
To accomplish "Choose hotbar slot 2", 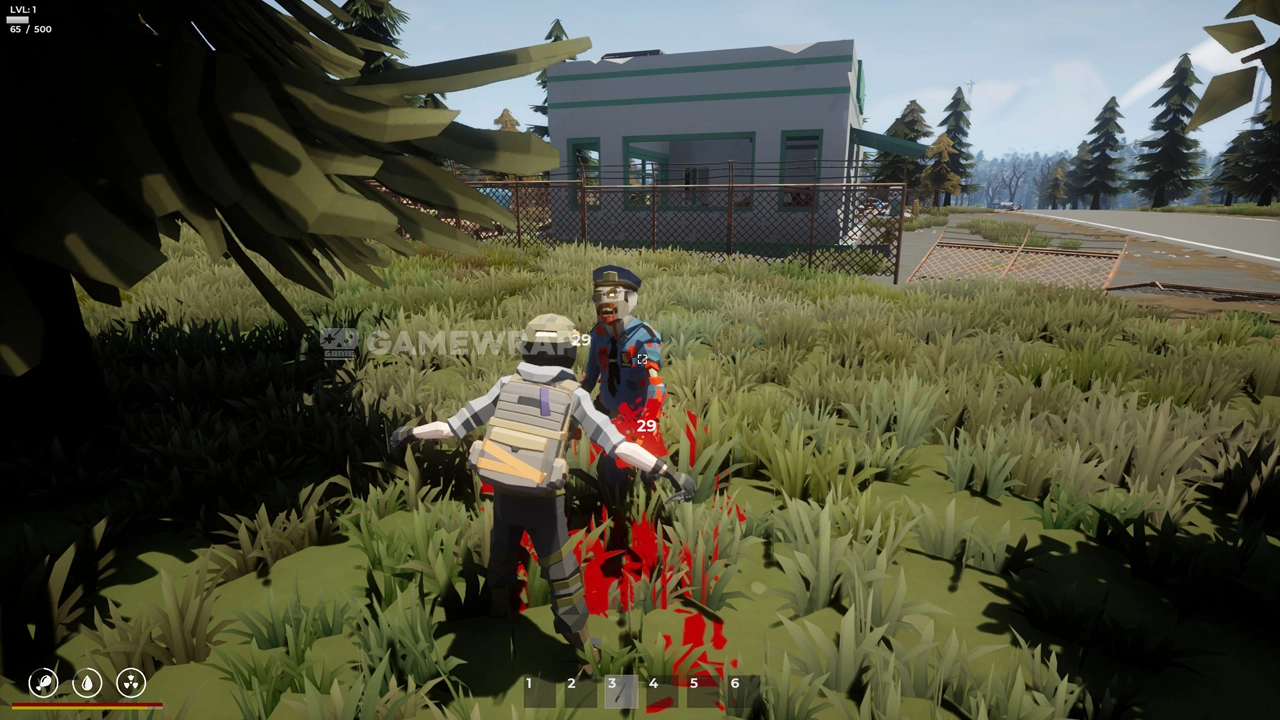I will [580, 691].
